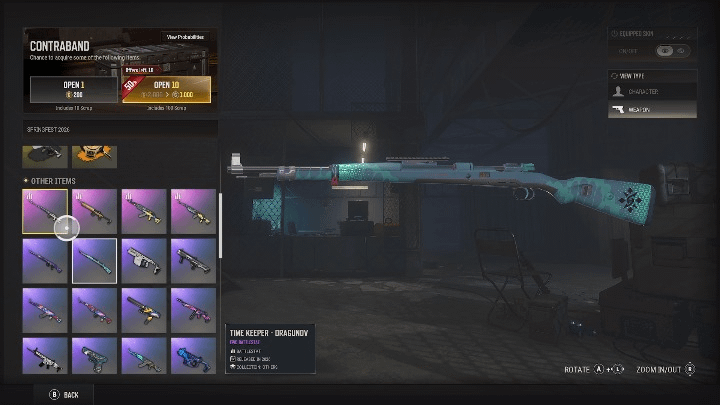Choose the yellow-bordered first item under Other Items
This screenshot has width=720, height=405.
pos(45,210)
